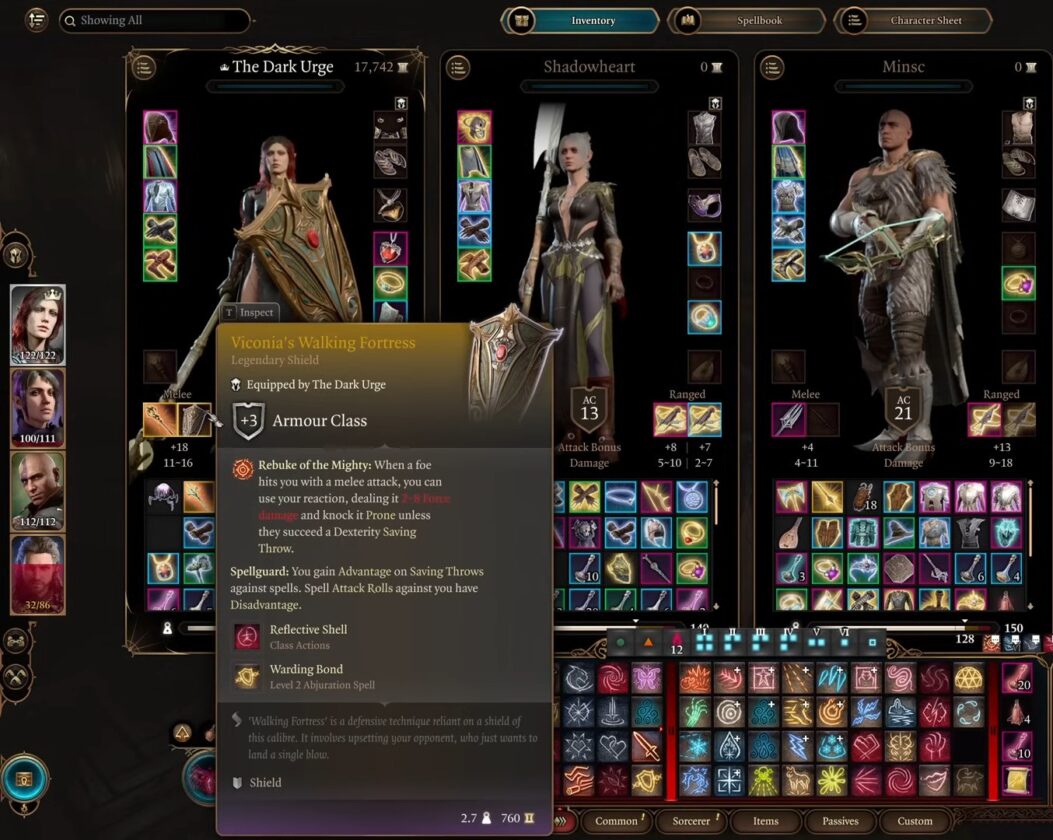
Task: Select Minsc's equipped ring slot
Action: pyautogui.click(x=1018, y=283)
